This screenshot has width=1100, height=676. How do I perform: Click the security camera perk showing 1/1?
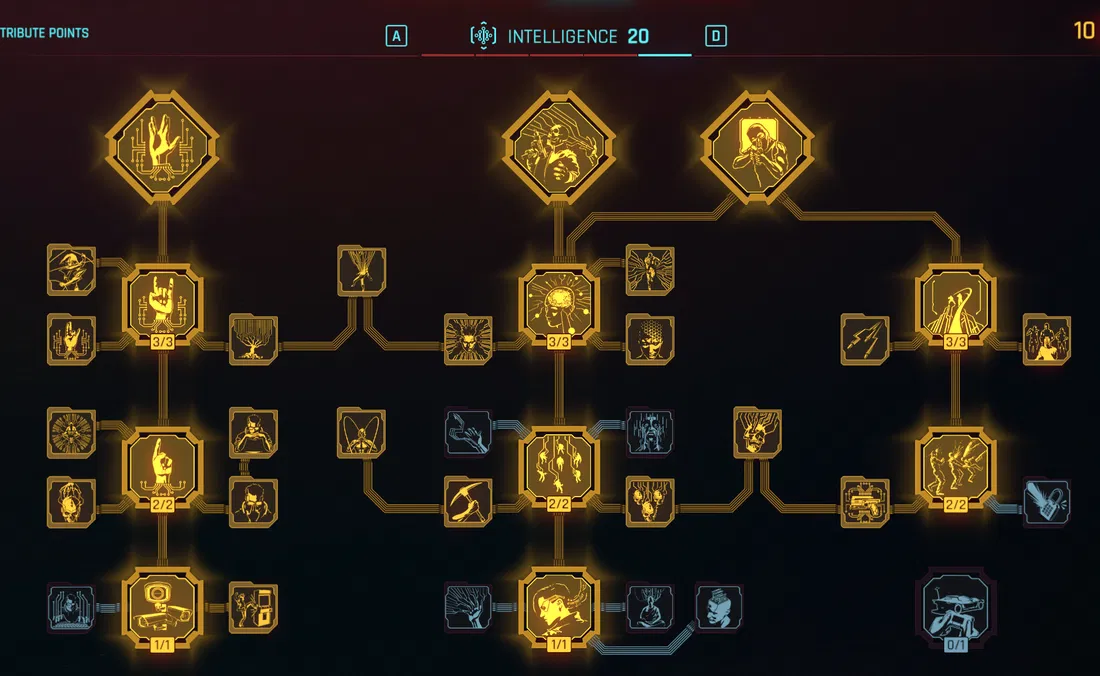tap(163, 606)
